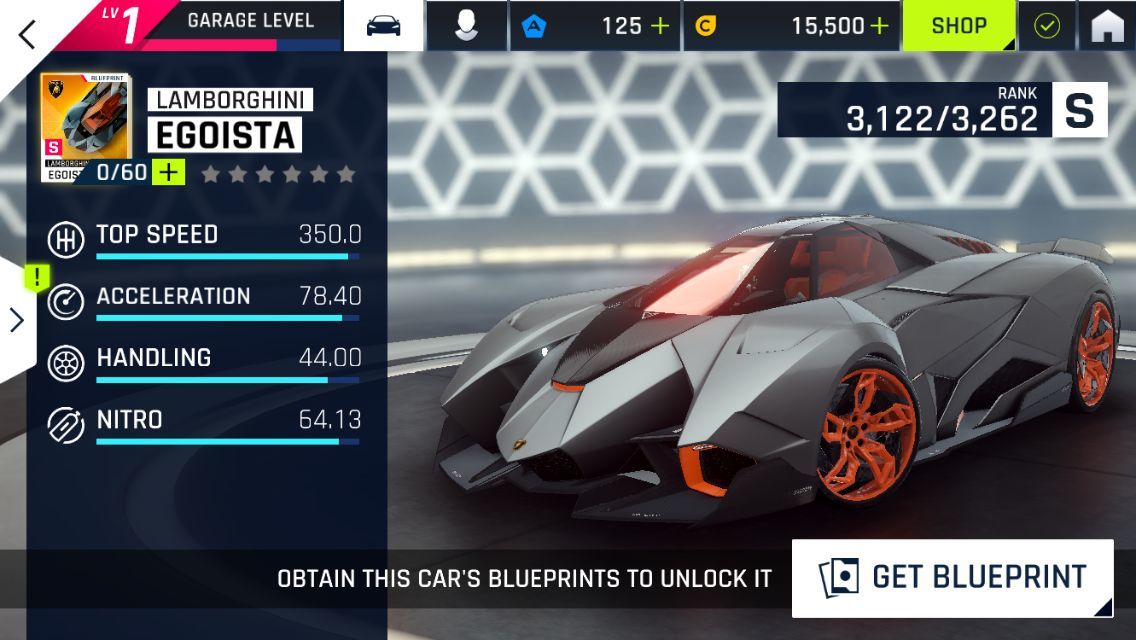Screen dimensions: 1136x640
Task: Open the Shop
Action: click(x=959, y=26)
